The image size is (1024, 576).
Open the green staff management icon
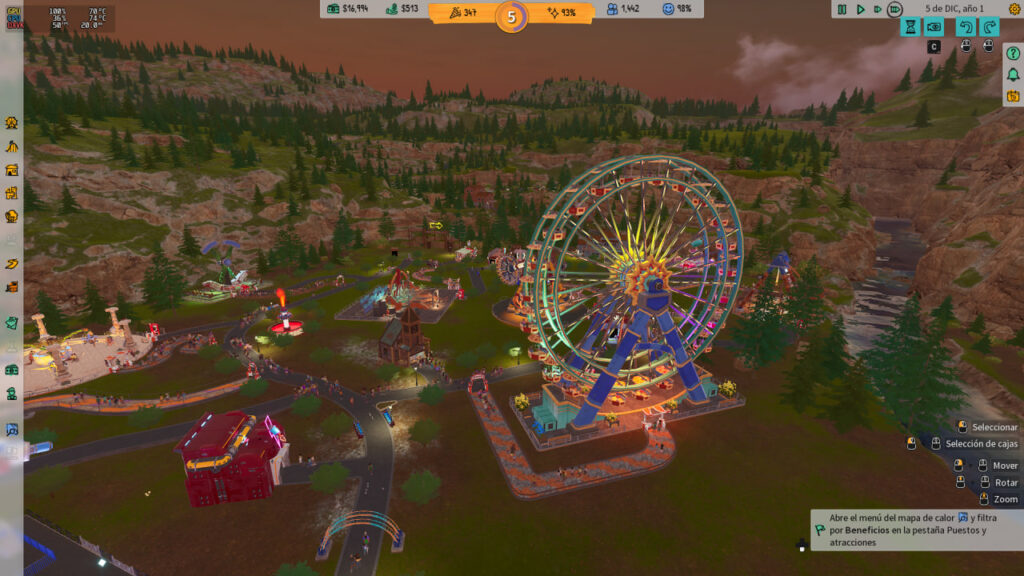11,395
